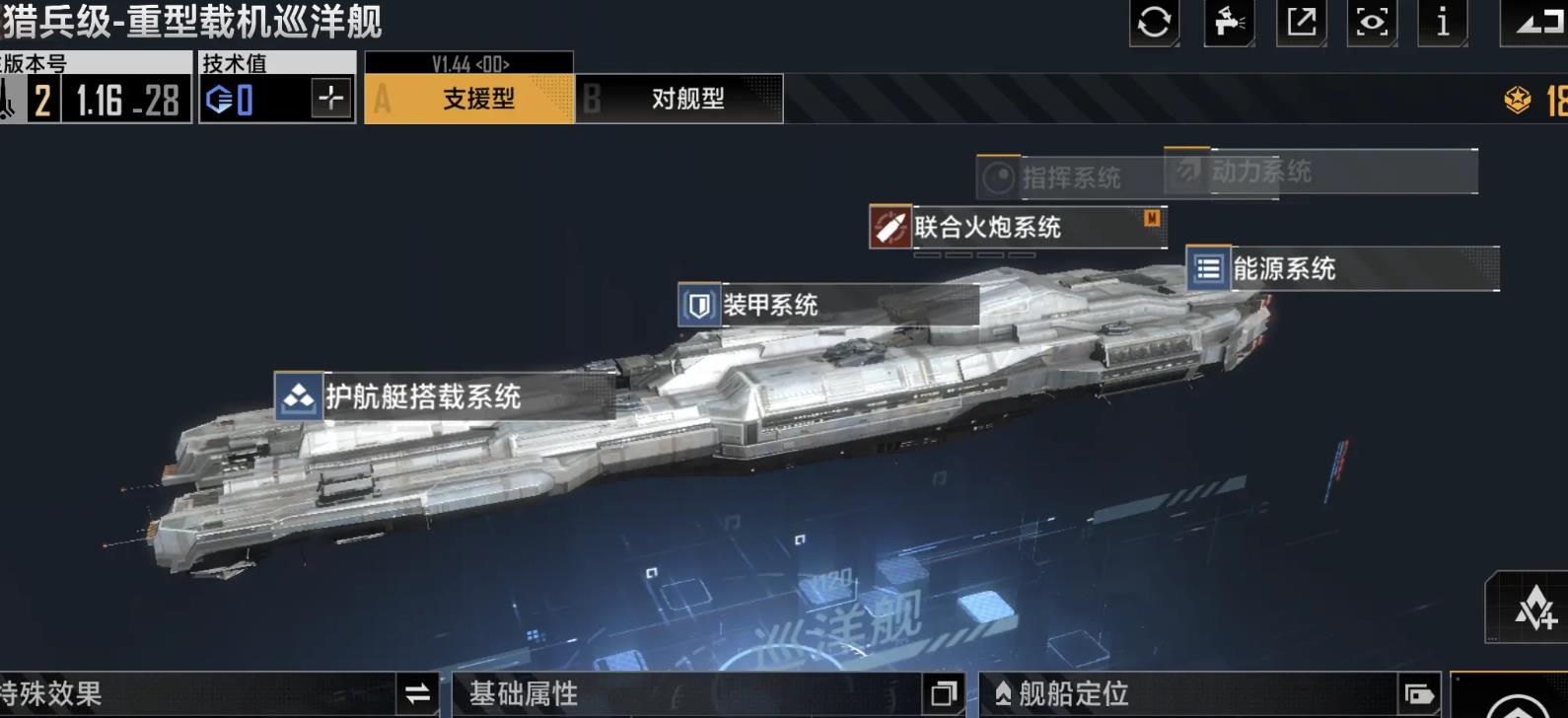Select the 联合火炮系统 module on the ship
Screen dimensions: 1568x718
[x=986, y=227]
